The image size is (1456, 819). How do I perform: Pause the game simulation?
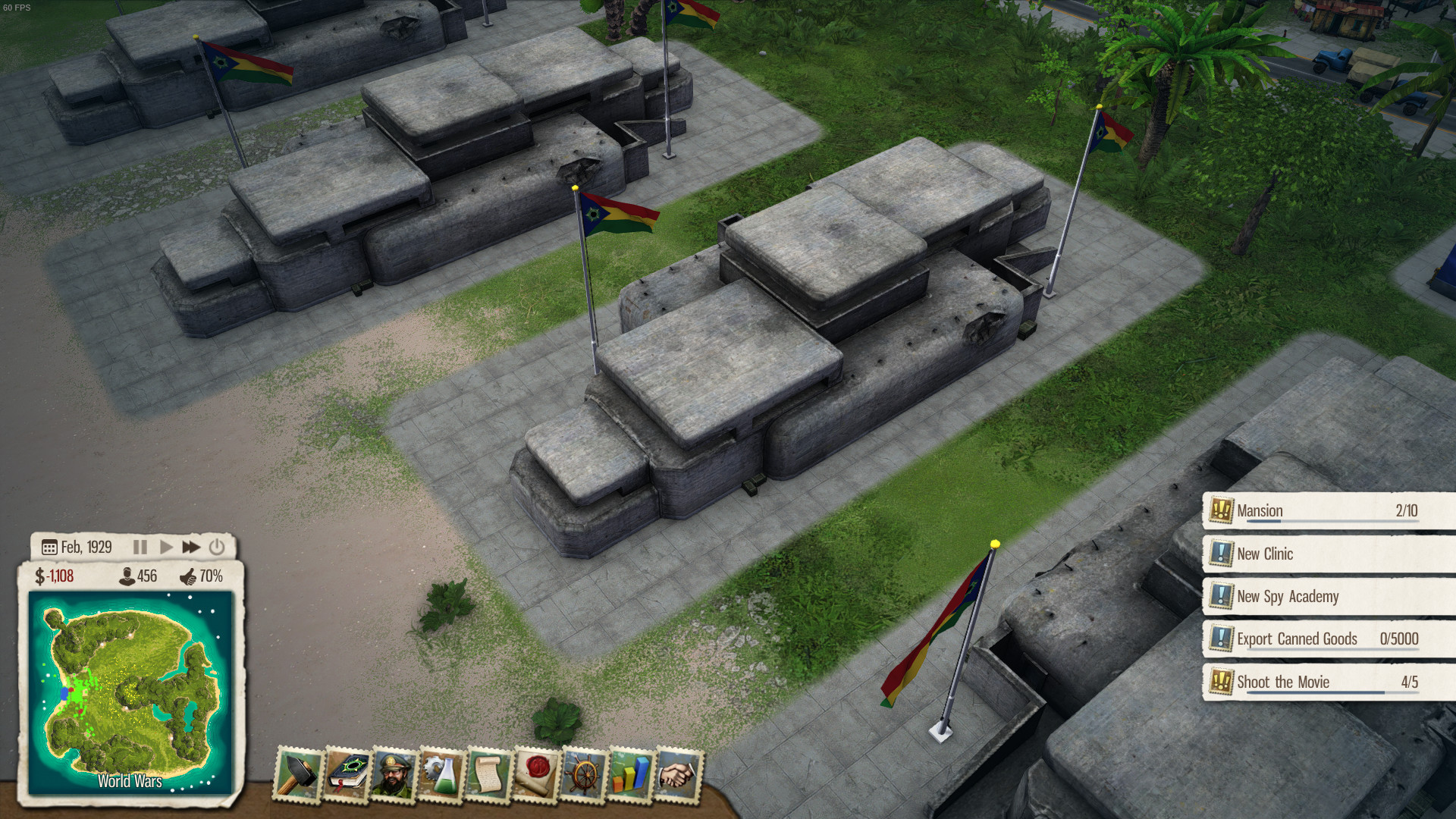pyautogui.click(x=140, y=546)
